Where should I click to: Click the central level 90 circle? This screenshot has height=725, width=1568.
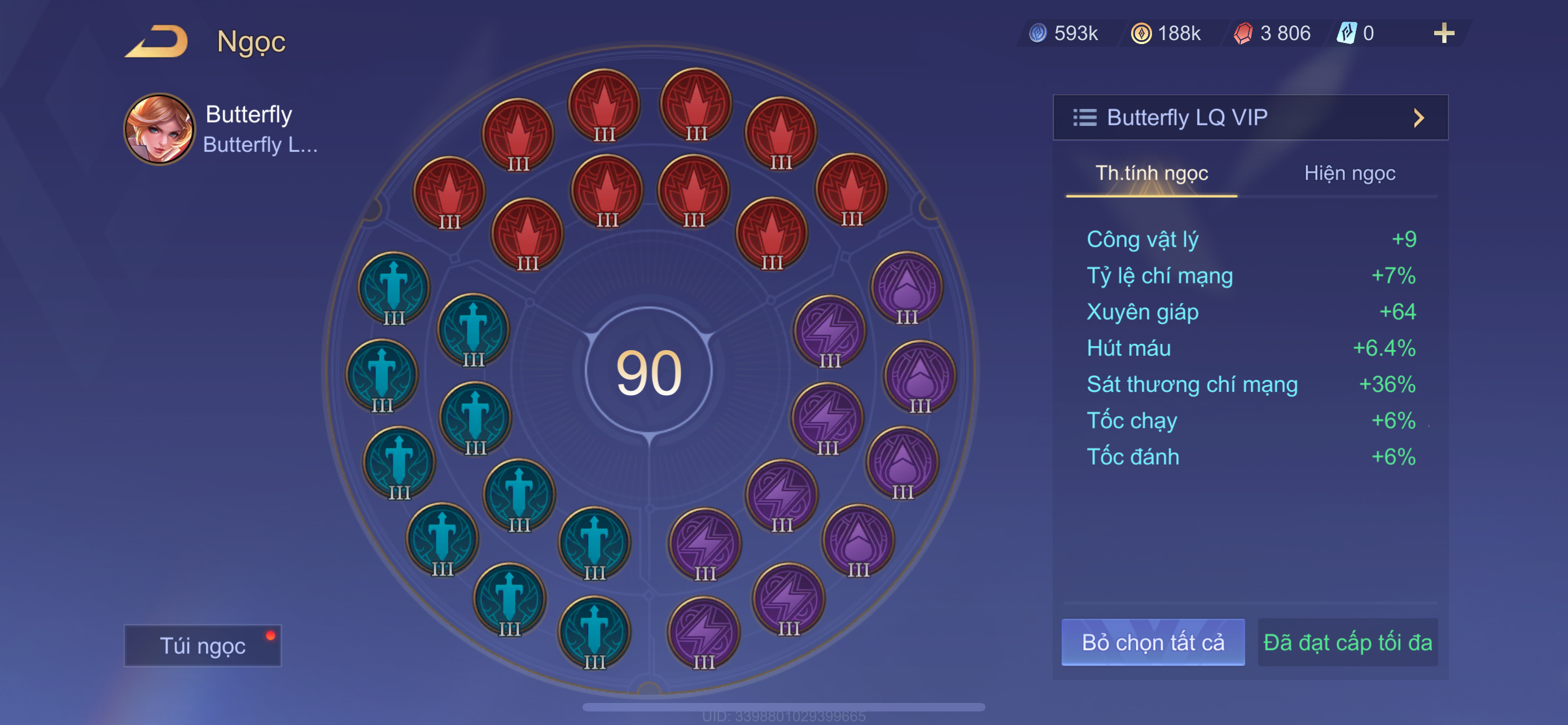coord(649,372)
